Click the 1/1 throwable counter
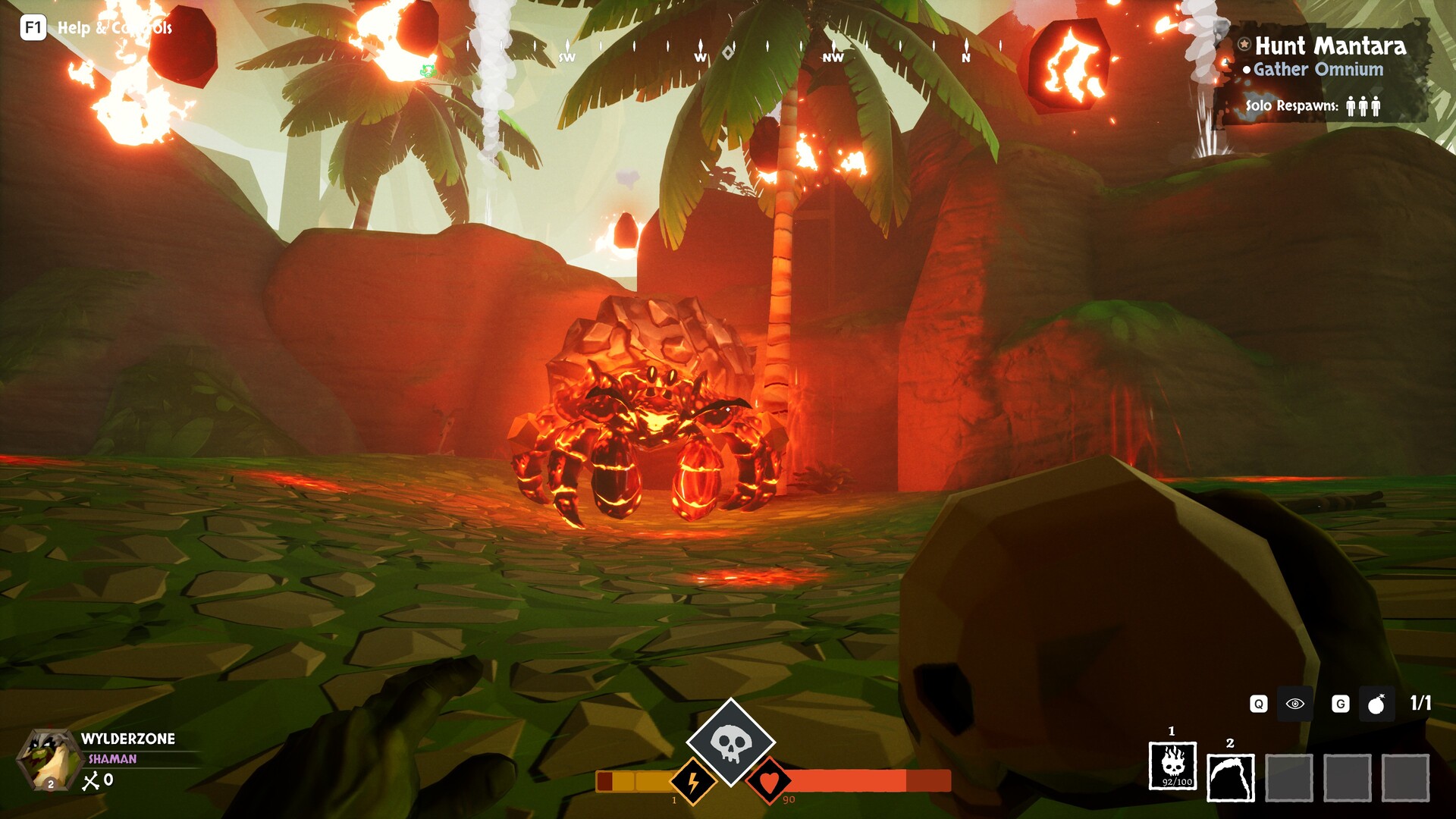Image resolution: width=1456 pixels, height=819 pixels. click(x=1422, y=704)
